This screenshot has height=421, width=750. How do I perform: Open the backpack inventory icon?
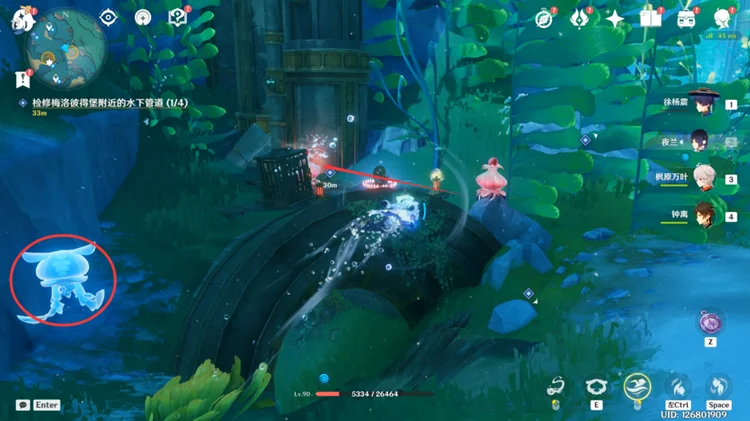[686, 18]
